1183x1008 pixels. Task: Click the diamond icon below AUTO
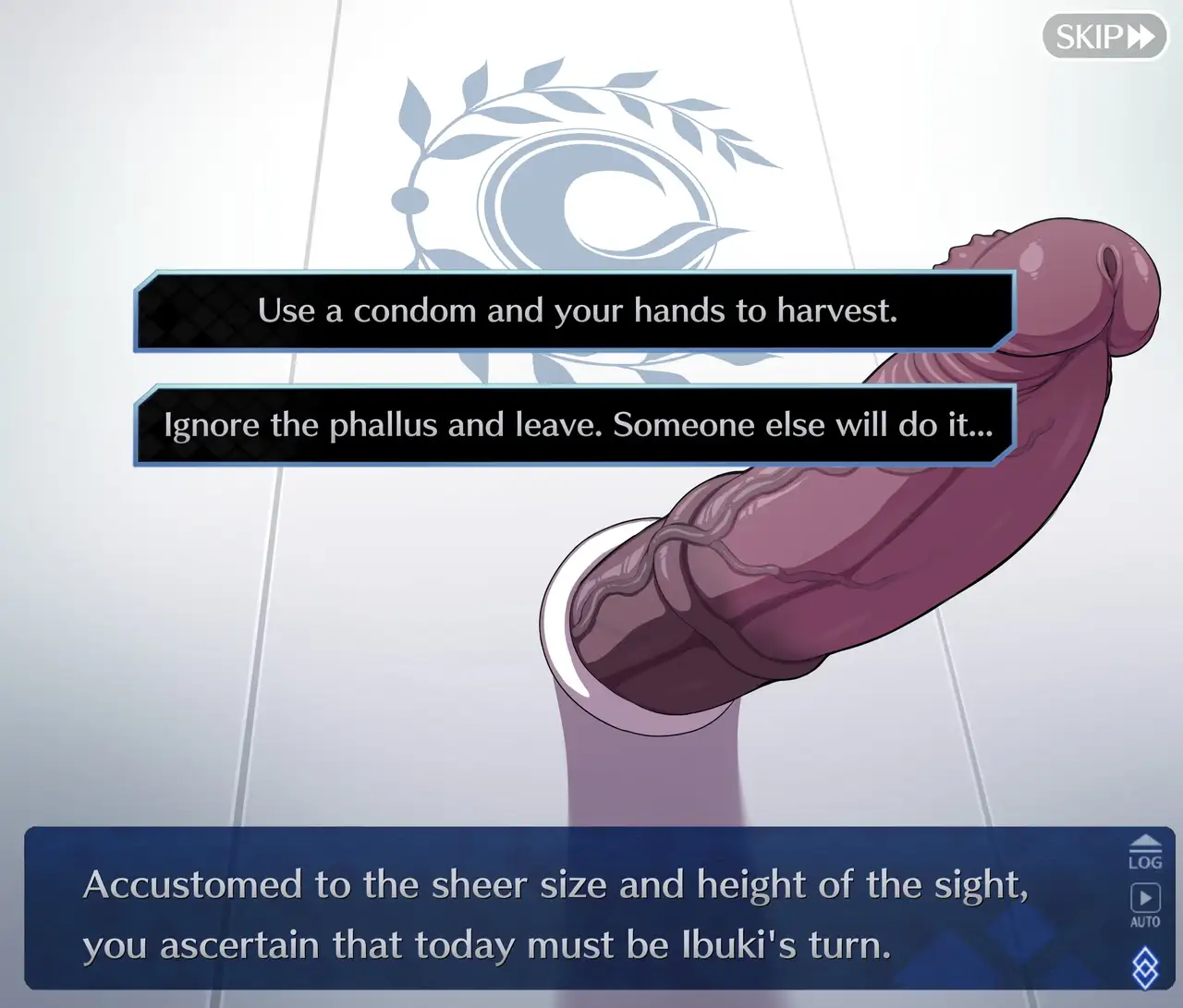click(1144, 965)
